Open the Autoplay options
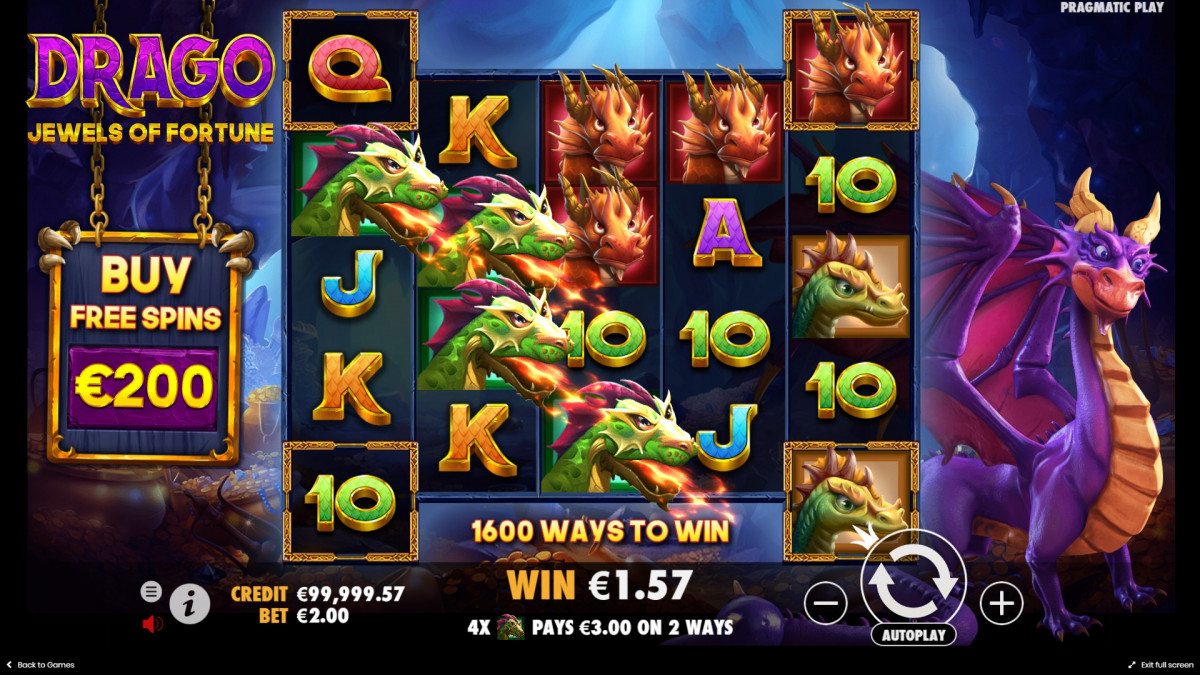The height and width of the screenshot is (675, 1200). [913, 635]
